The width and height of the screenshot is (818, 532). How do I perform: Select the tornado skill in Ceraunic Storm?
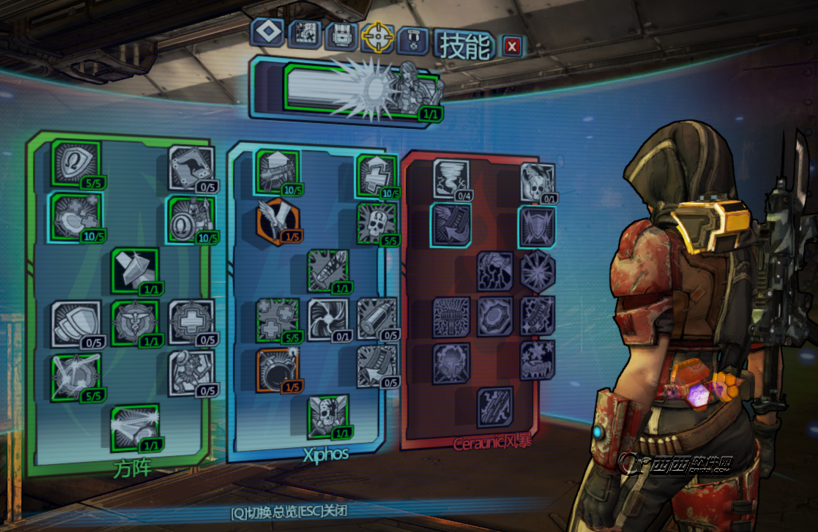click(449, 180)
